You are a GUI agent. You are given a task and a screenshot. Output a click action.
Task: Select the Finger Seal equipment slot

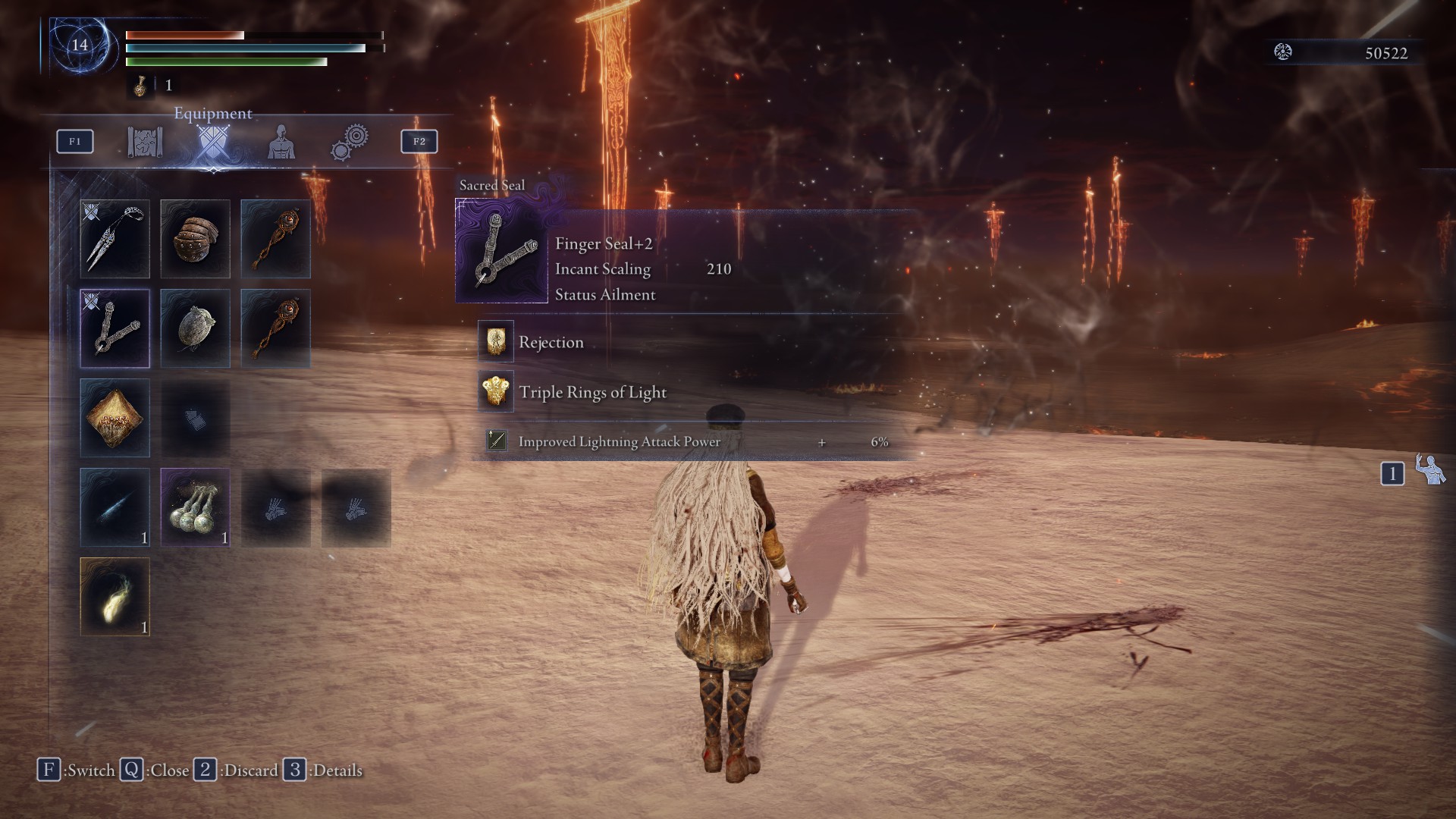[x=115, y=328]
